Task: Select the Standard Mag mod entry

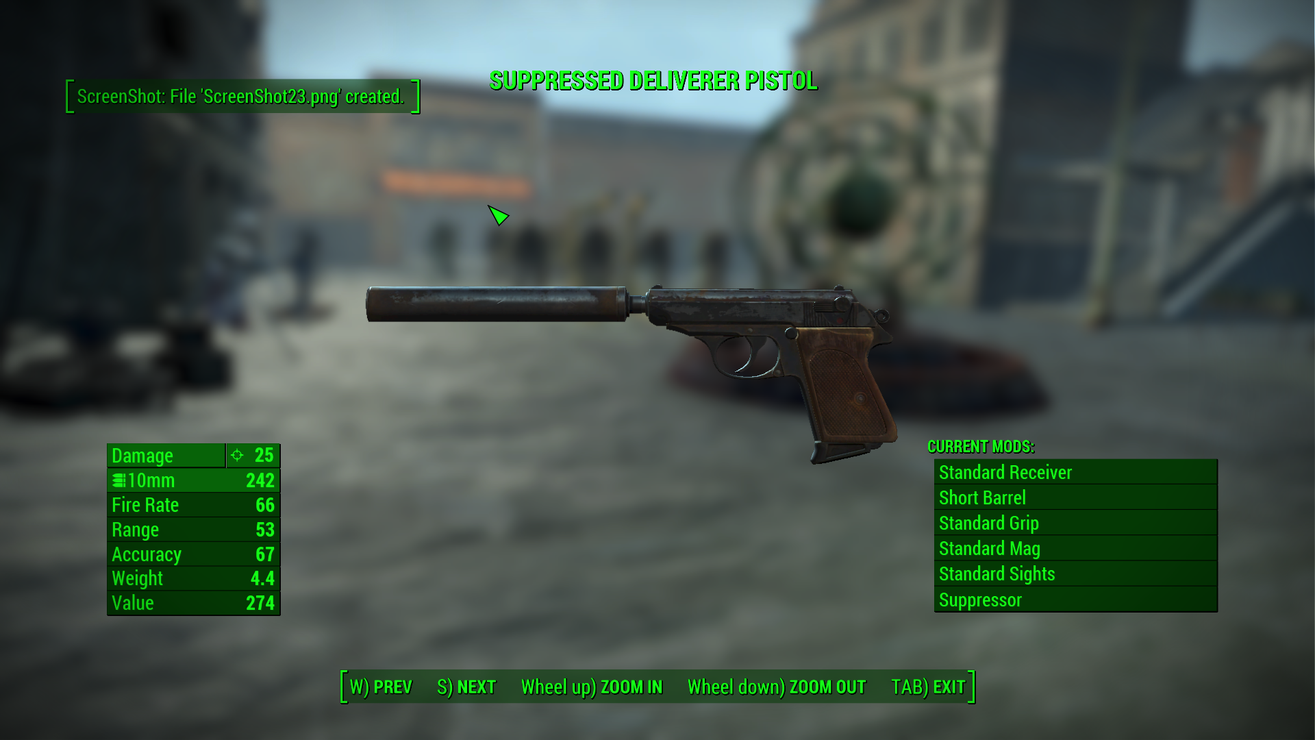Action: tap(1075, 548)
